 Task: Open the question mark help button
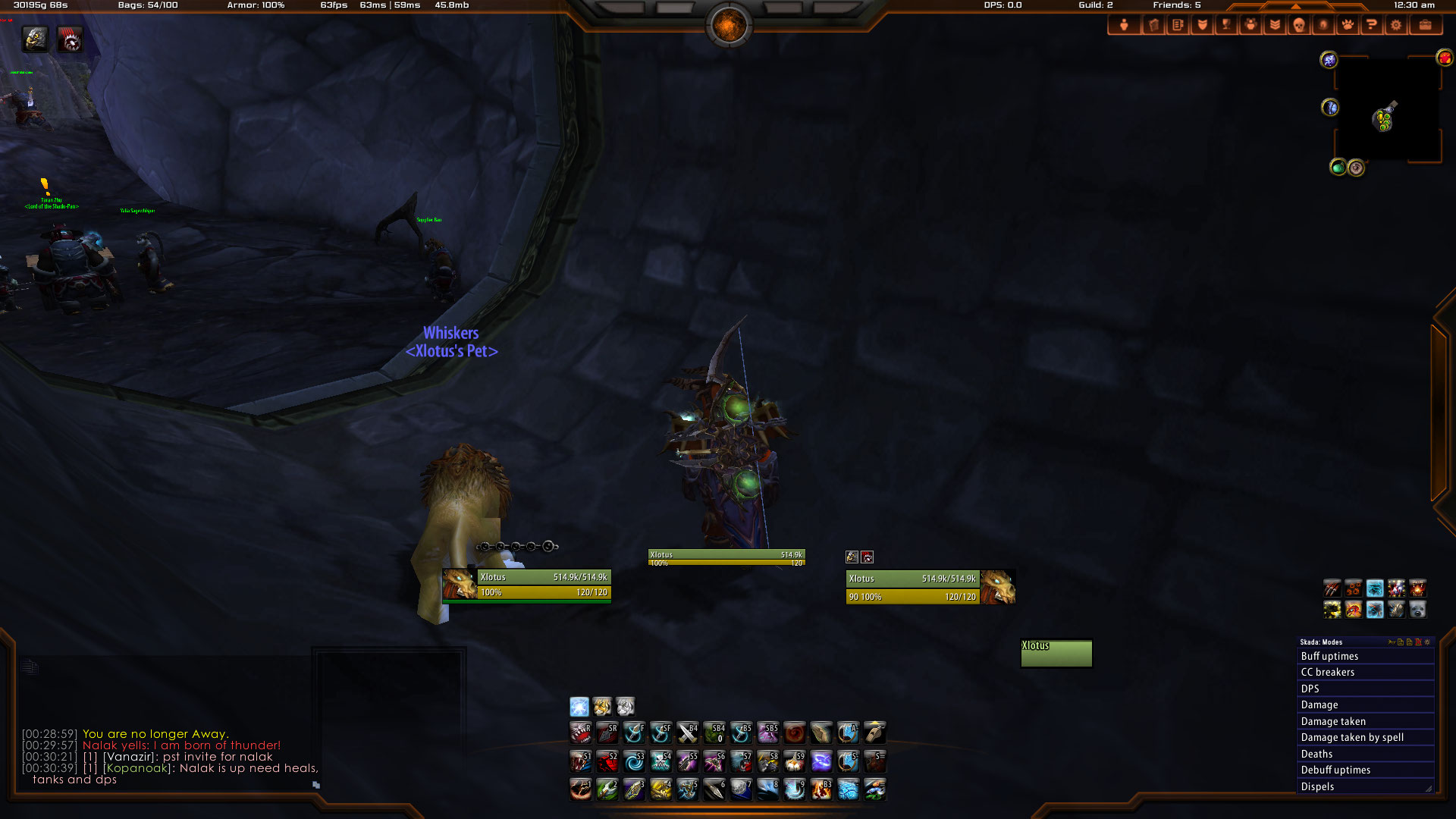1371,25
